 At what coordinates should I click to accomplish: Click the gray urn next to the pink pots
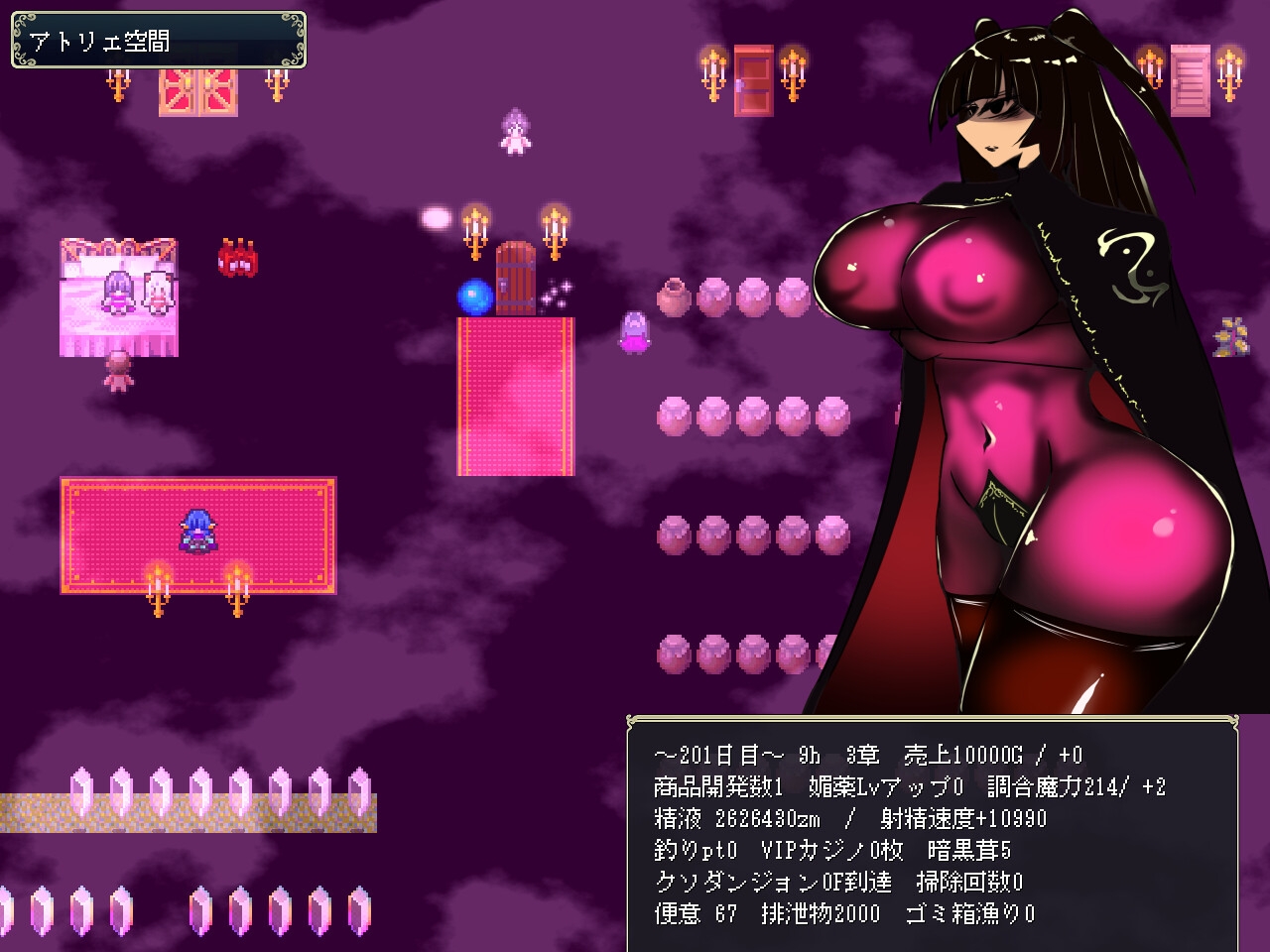[x=673, y=297]
